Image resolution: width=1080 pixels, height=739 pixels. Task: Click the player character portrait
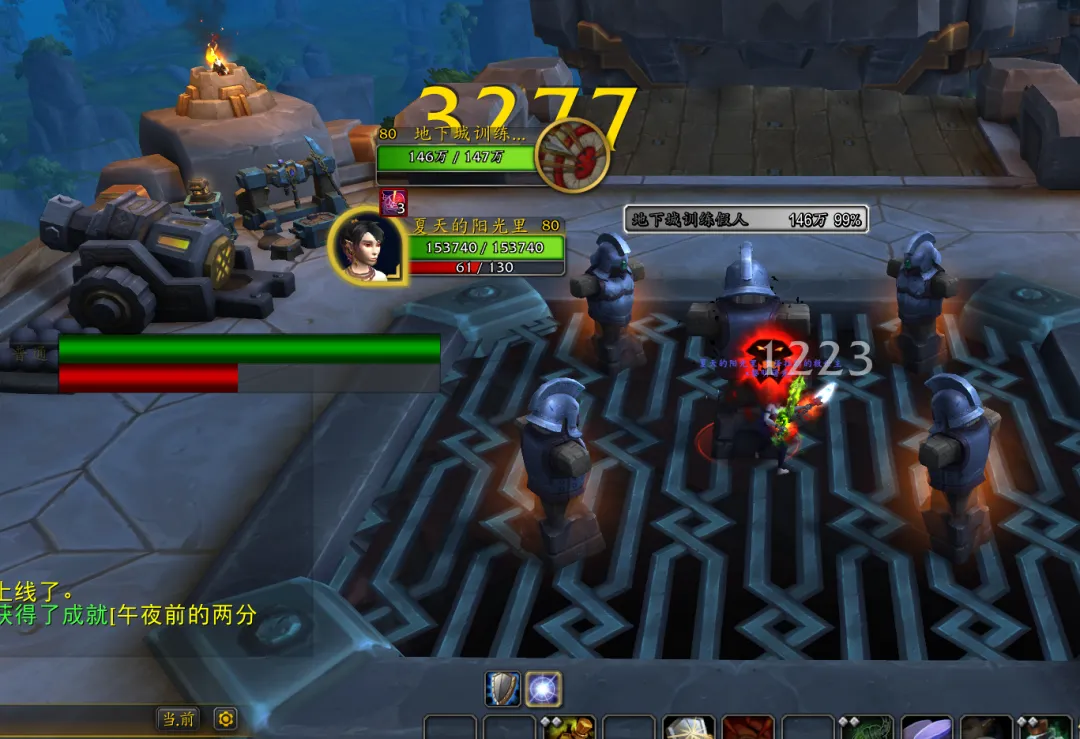point(365,245)
